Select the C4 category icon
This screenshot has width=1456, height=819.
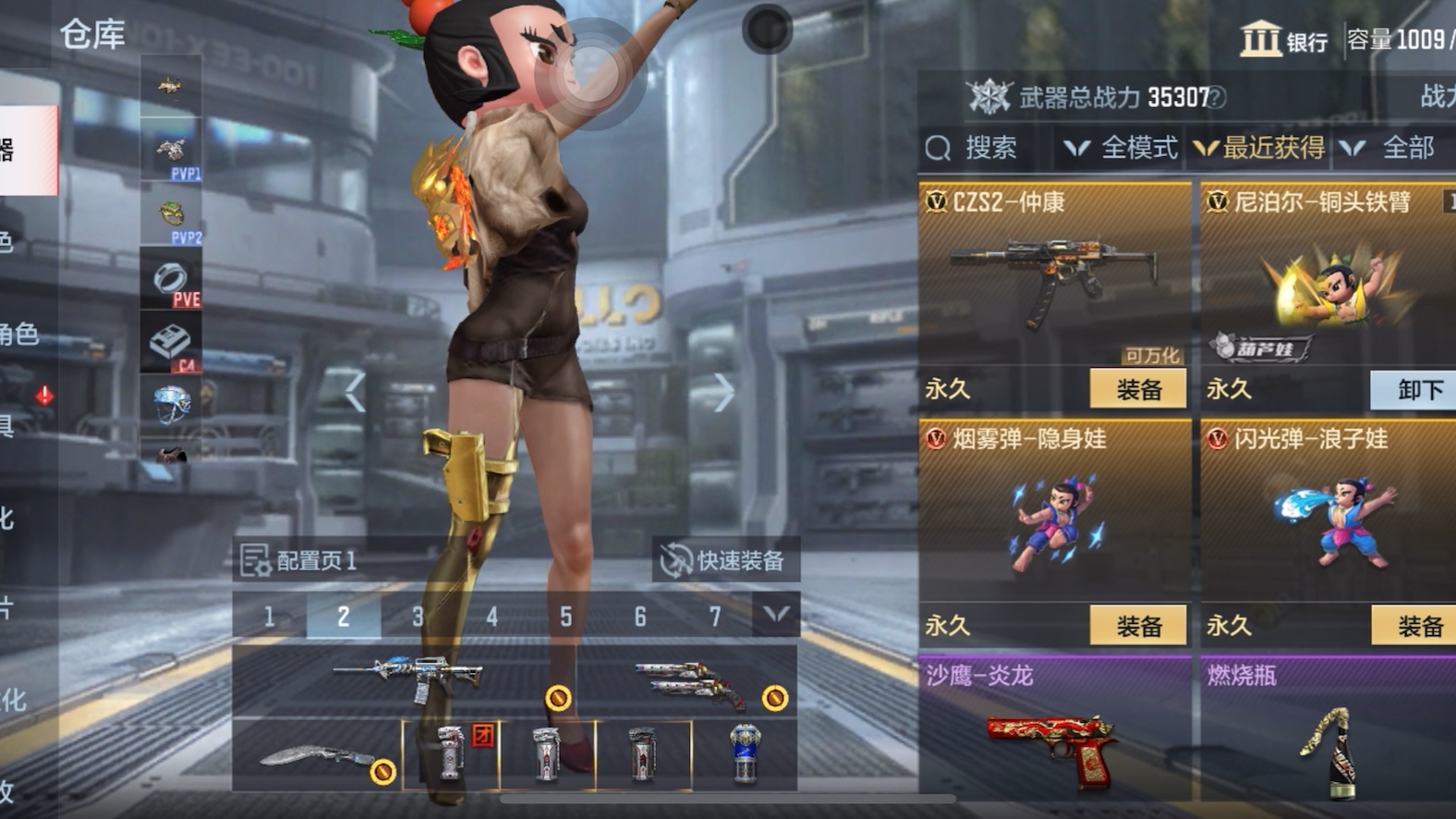172,344
